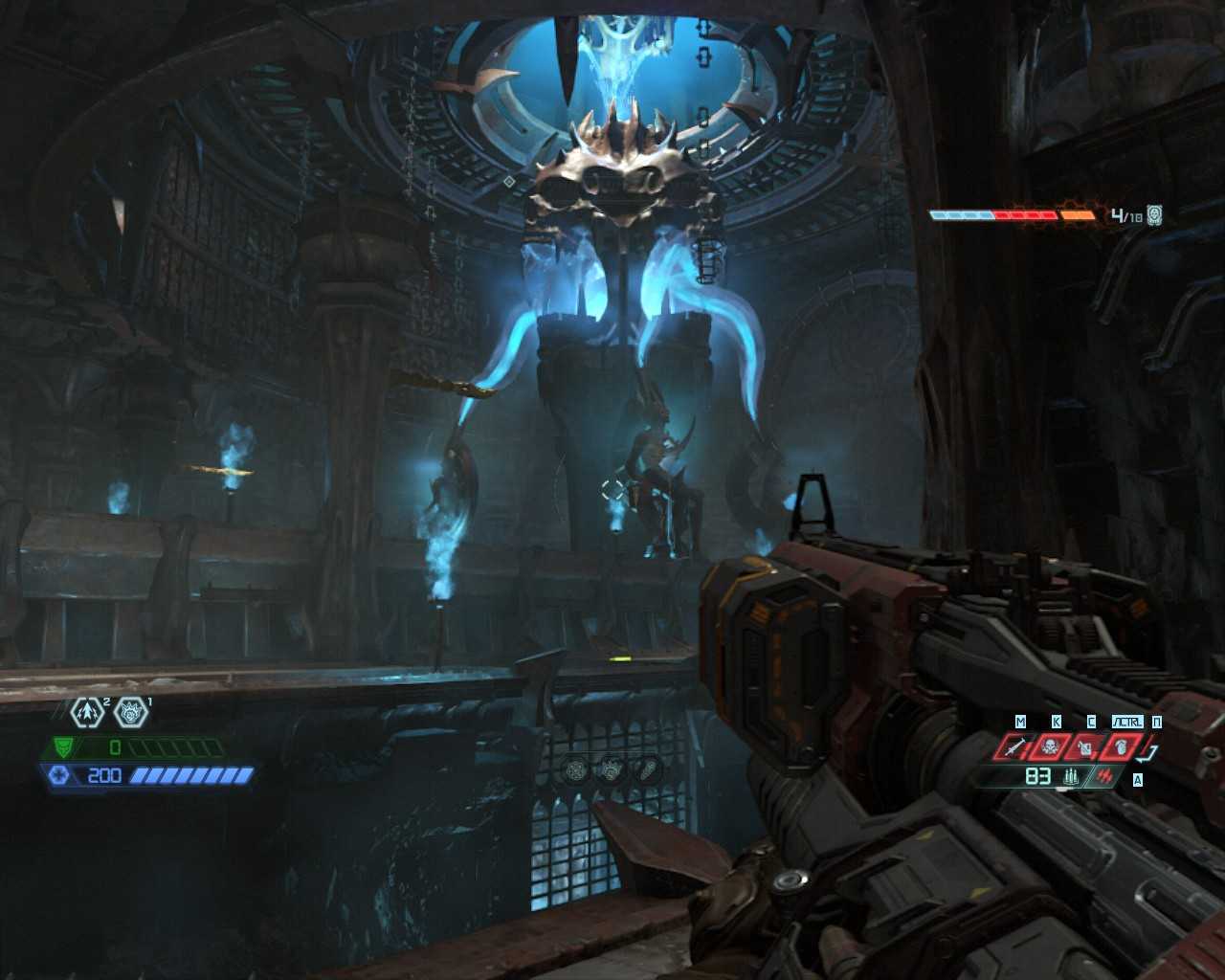Click the weapon swap arrow icon
The height and width of the screenshot is (980, 1225).
1150,750
